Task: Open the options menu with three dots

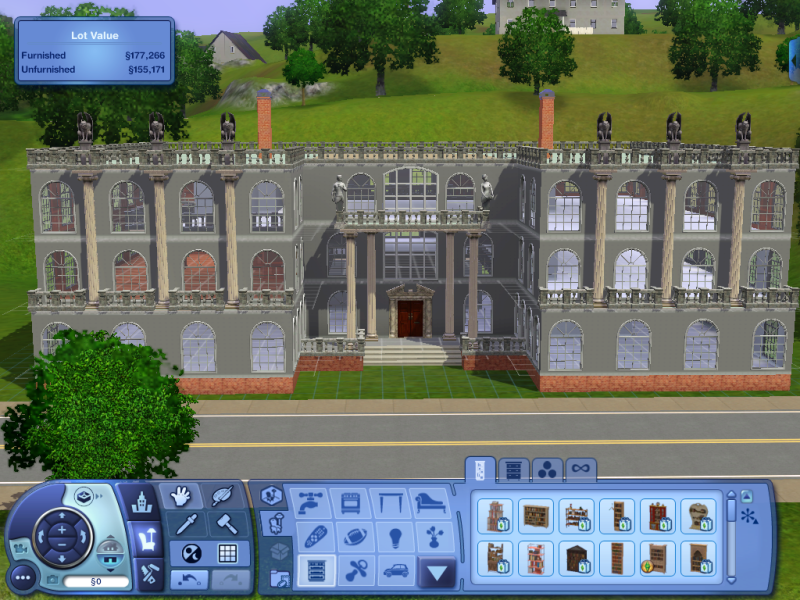Action: coord(22,576)
